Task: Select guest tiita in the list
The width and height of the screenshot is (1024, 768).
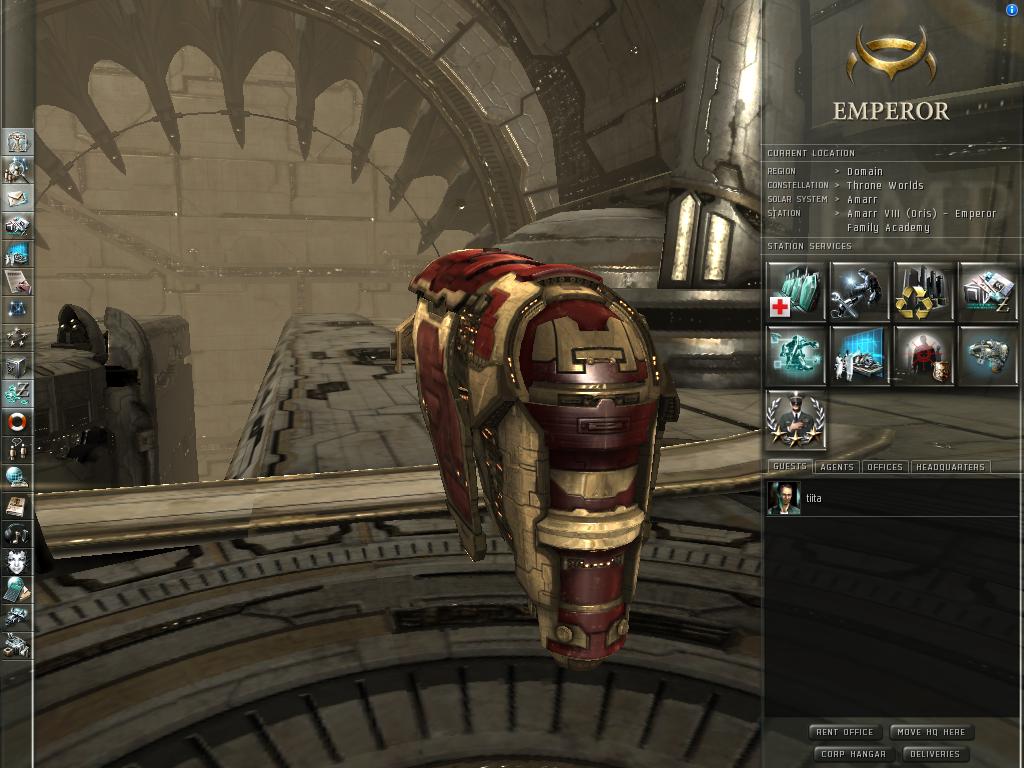Action: pos(813,498)
